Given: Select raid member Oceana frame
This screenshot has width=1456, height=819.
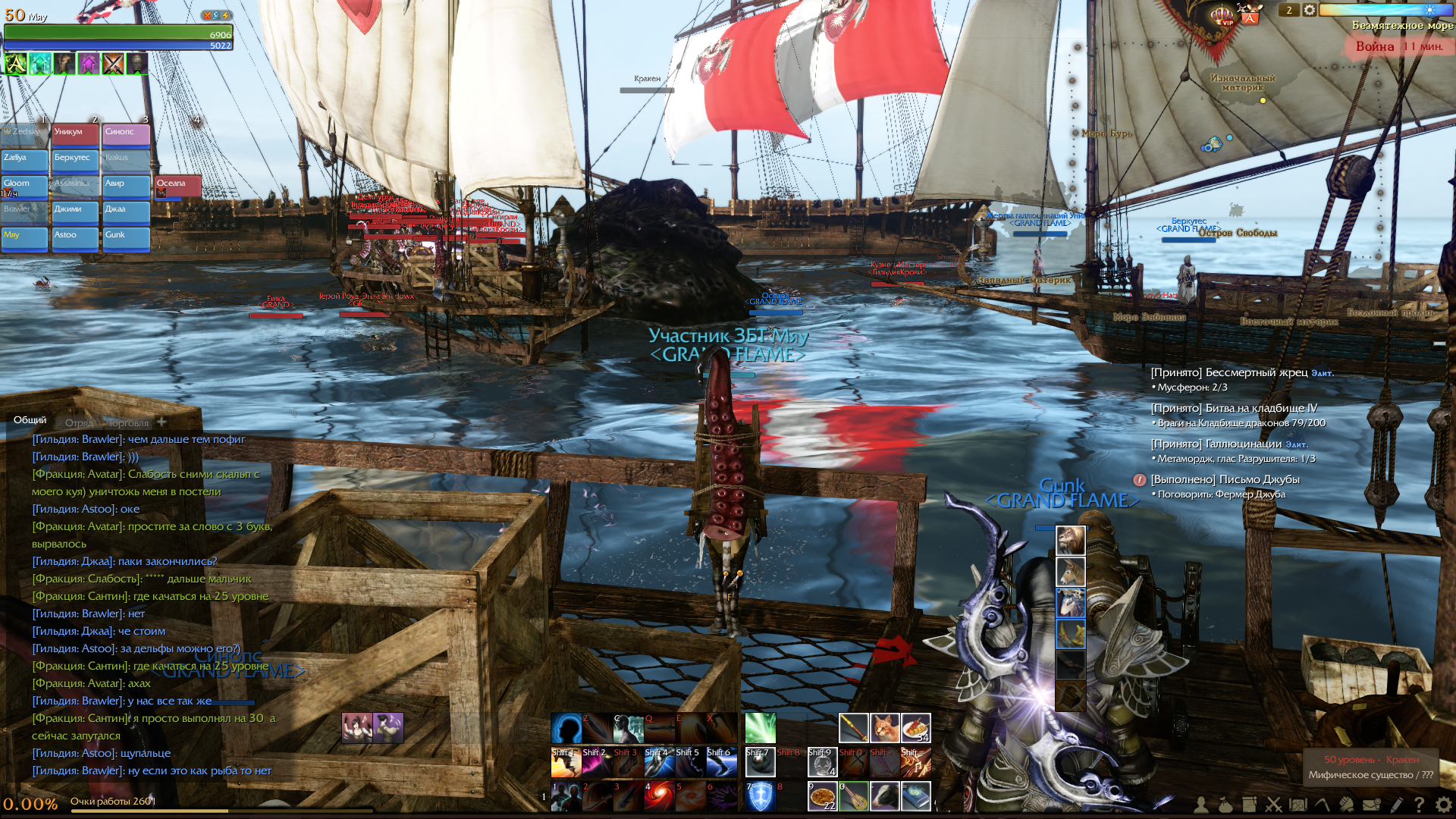Looking at the screenshot, I should (177, 186).
